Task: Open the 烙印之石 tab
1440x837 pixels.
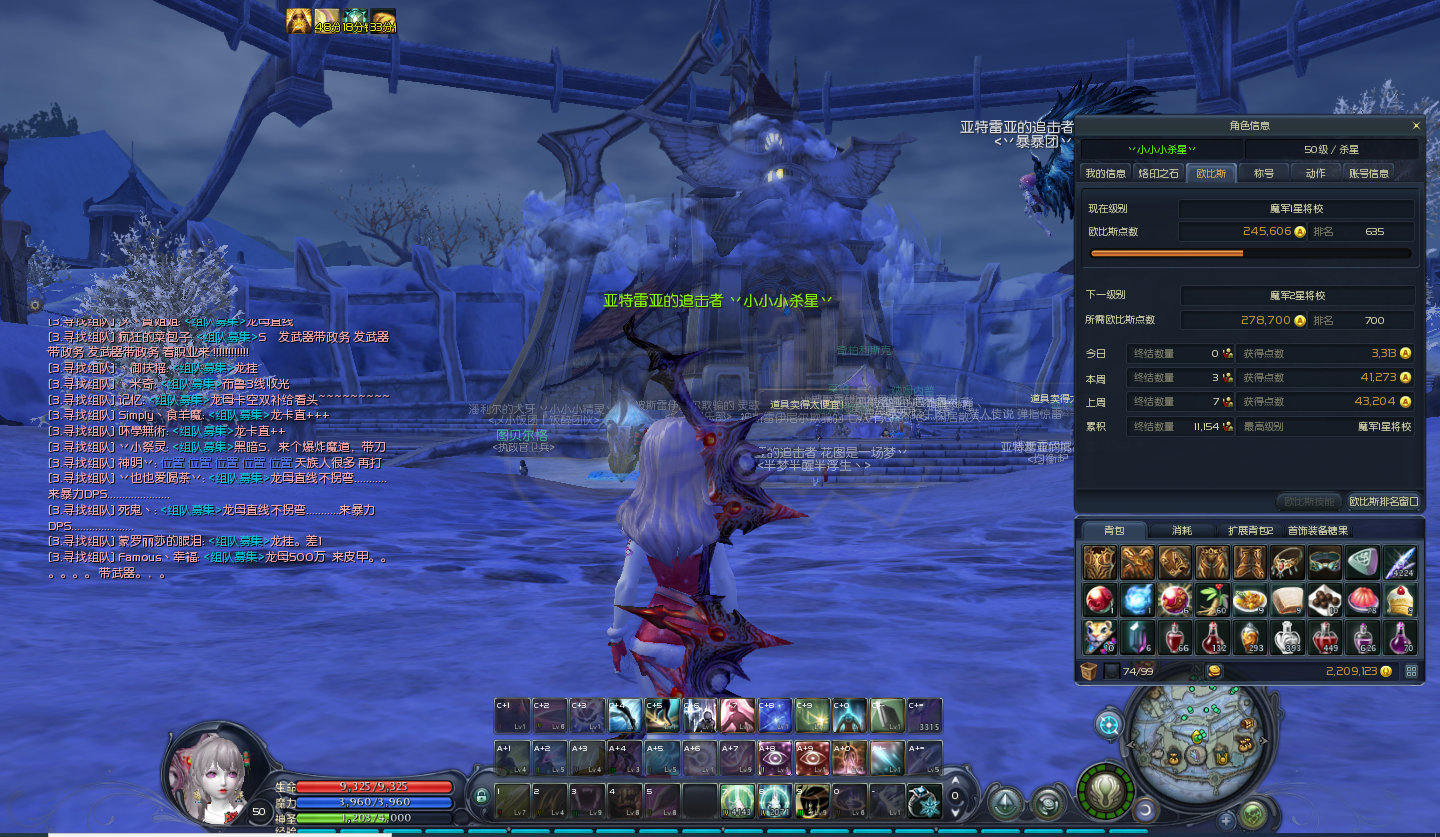Action: tap(1158, 173)
